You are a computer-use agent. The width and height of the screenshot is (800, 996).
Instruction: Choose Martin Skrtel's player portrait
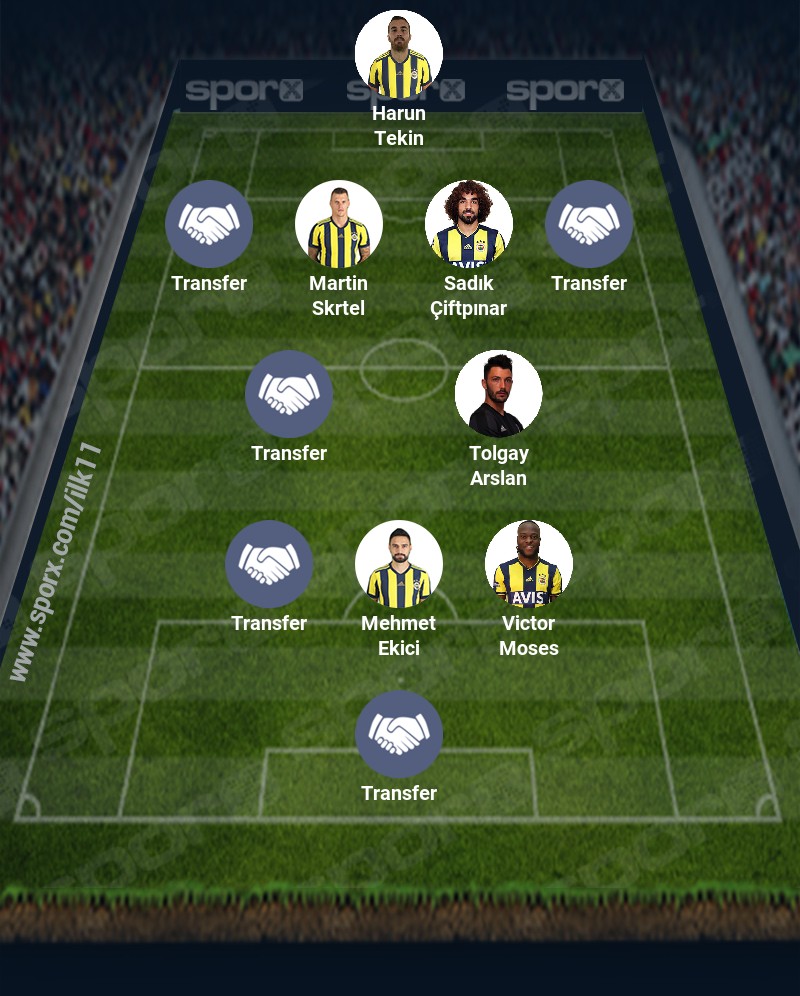point(339,224)
